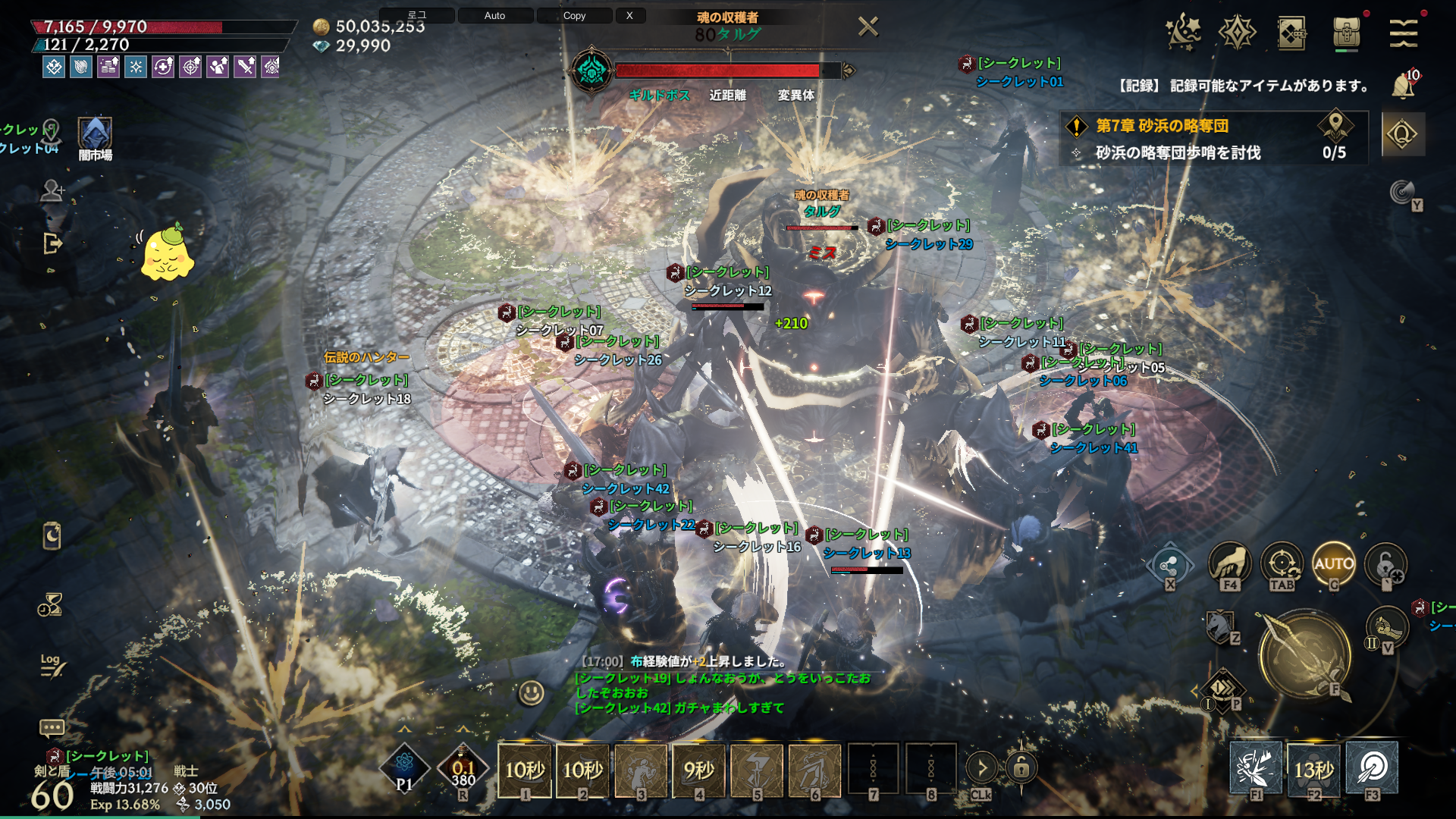Open the Log panel icon
The width and height of the screenshot is (1456, 819).
52,665
